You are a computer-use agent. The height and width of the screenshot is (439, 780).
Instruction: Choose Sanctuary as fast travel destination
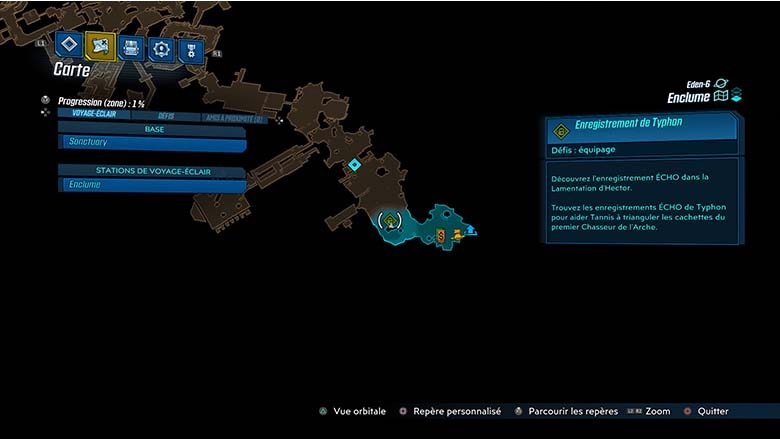[152, 143]
